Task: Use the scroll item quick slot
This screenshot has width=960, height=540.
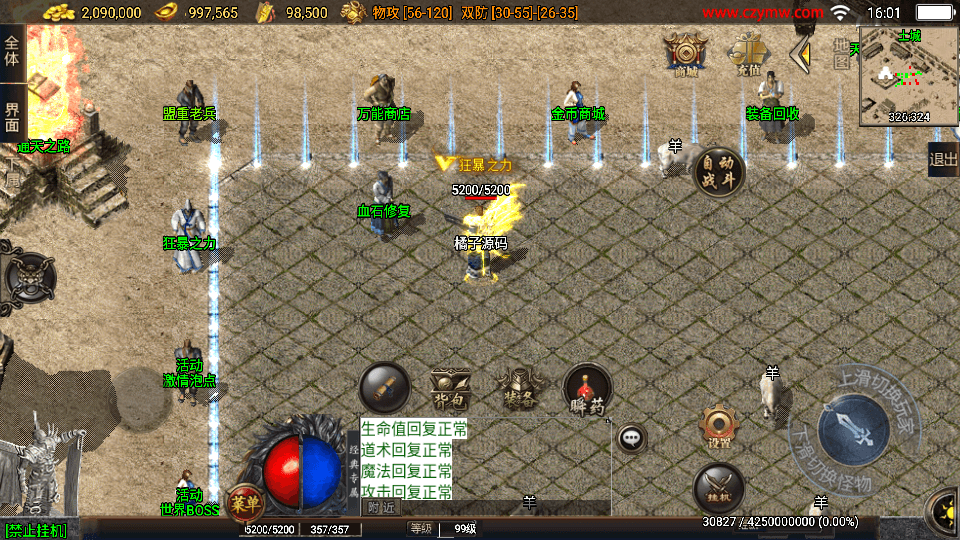Action: pyautogui.click(x=385, y=388)
